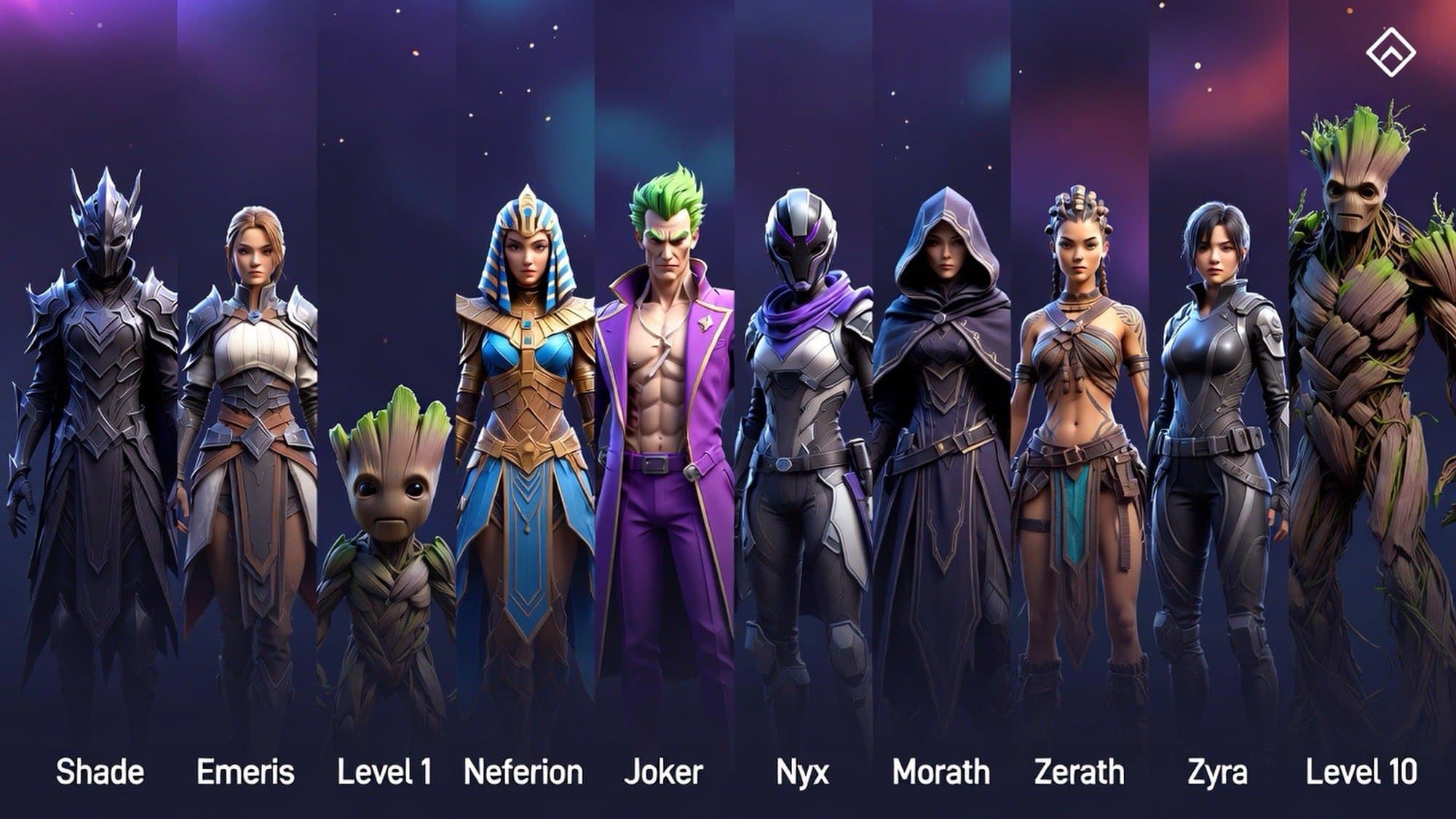
Task: Select Neferion, the pharaoh character
Action: [x=524, y=437]
